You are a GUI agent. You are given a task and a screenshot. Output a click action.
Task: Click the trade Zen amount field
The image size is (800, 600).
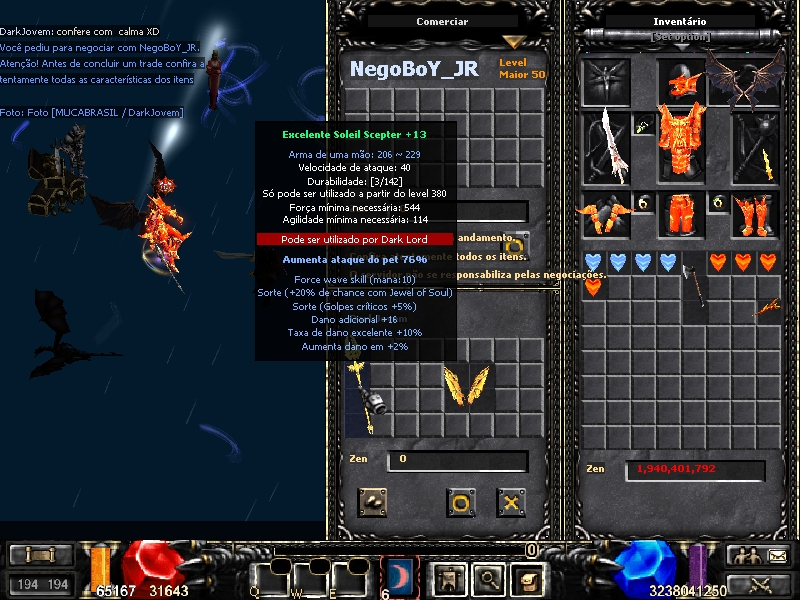458,460
